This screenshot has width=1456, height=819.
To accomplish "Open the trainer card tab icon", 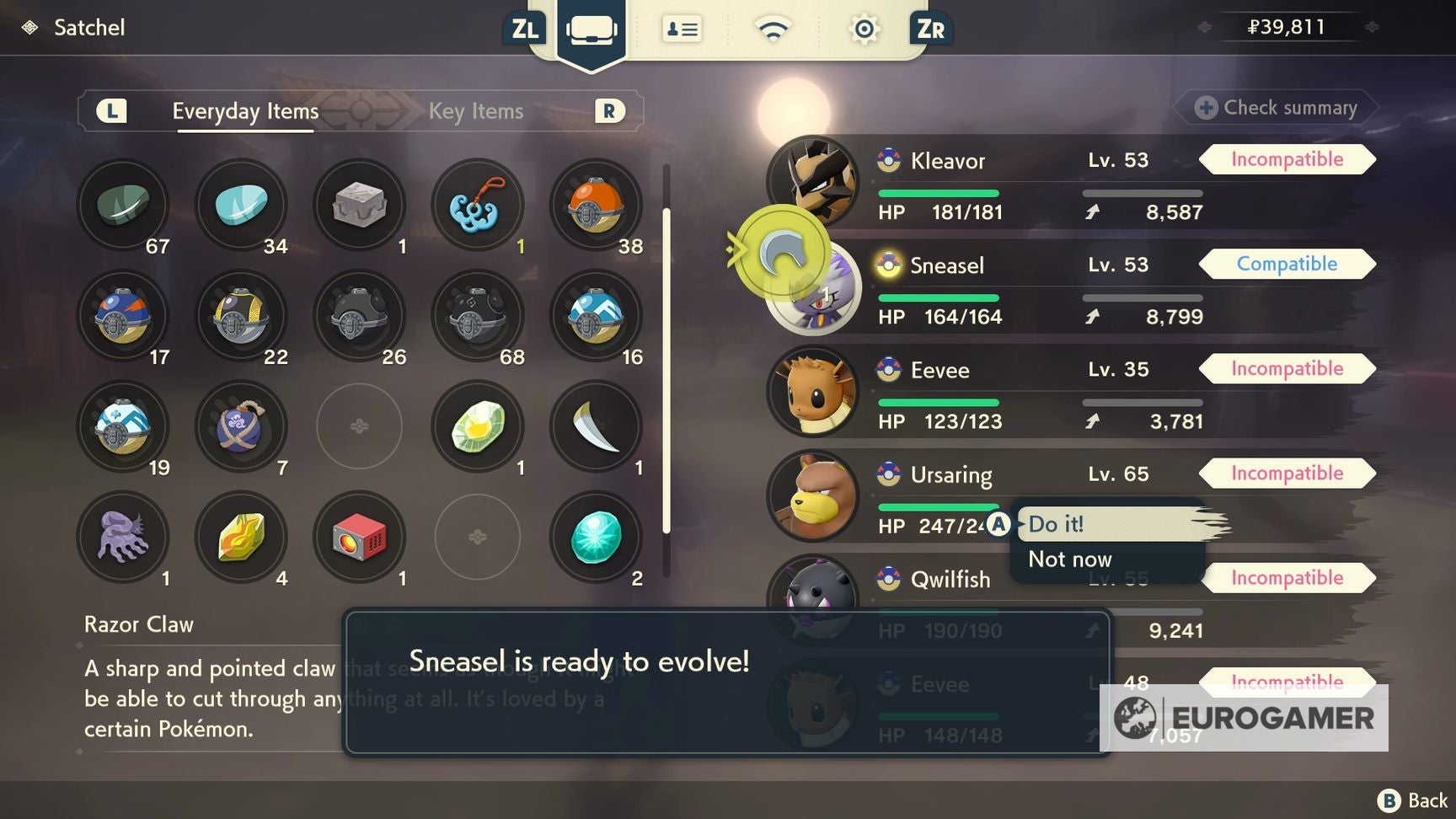I will click(x=682, y=30).
